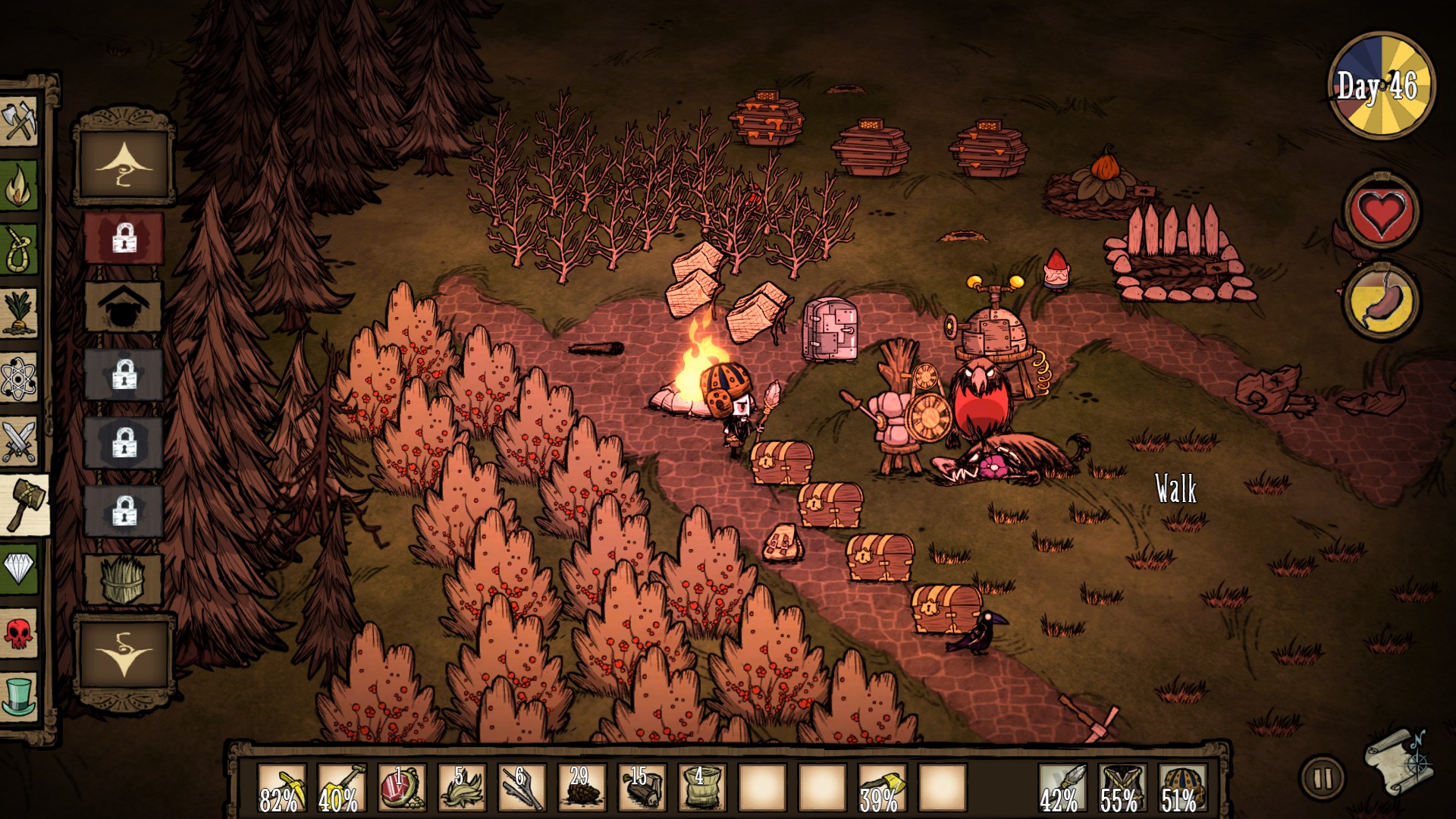Pick the red gem amulet slot

(401, 789)
